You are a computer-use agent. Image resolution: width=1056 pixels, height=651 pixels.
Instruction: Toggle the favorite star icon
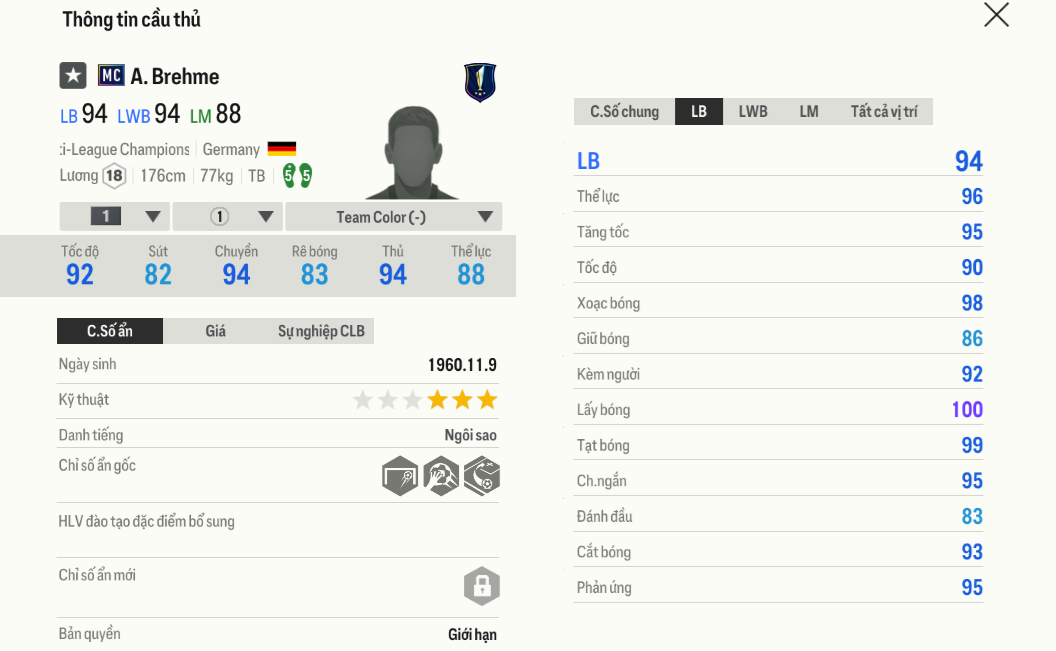pyautogui.click(x=73, y=76)
